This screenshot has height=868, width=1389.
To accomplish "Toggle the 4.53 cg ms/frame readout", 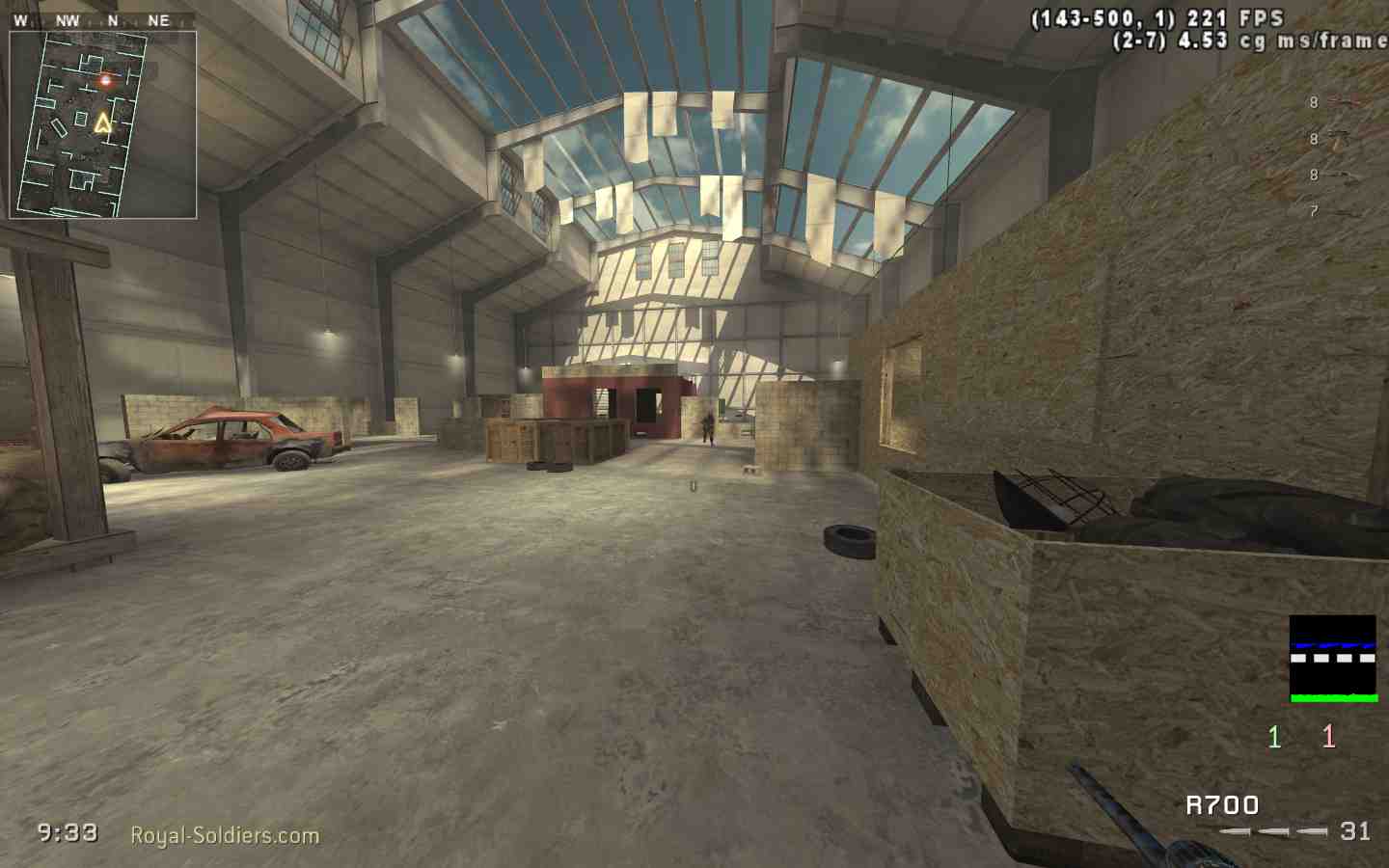I will click(1248, 41).
